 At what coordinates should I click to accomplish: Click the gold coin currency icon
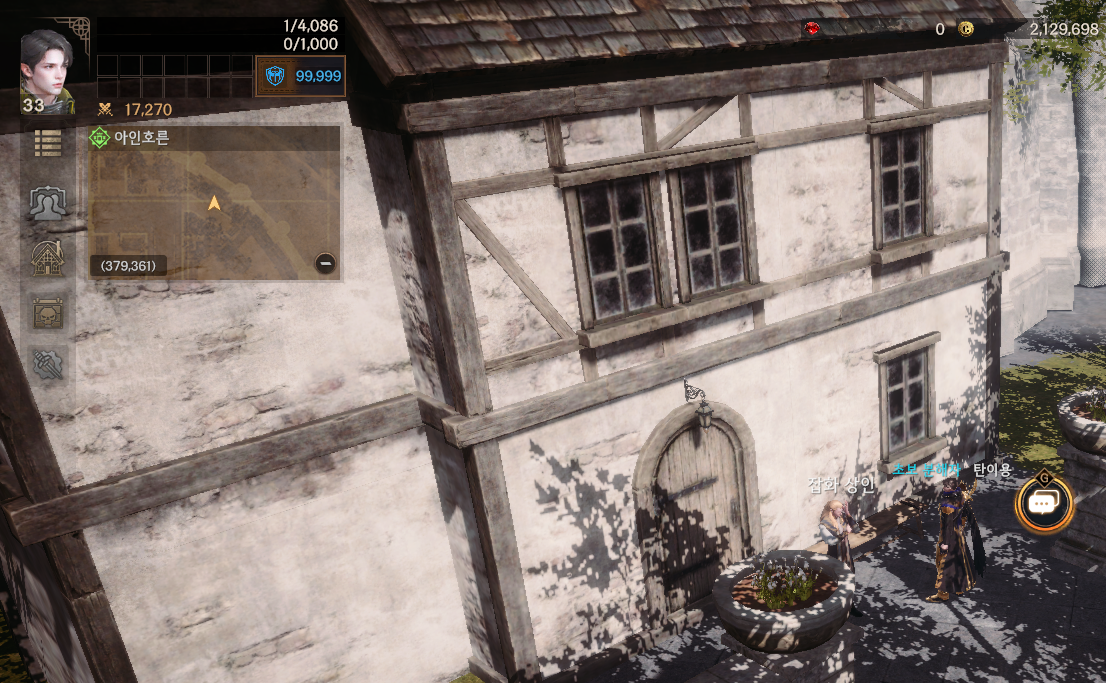966,29
